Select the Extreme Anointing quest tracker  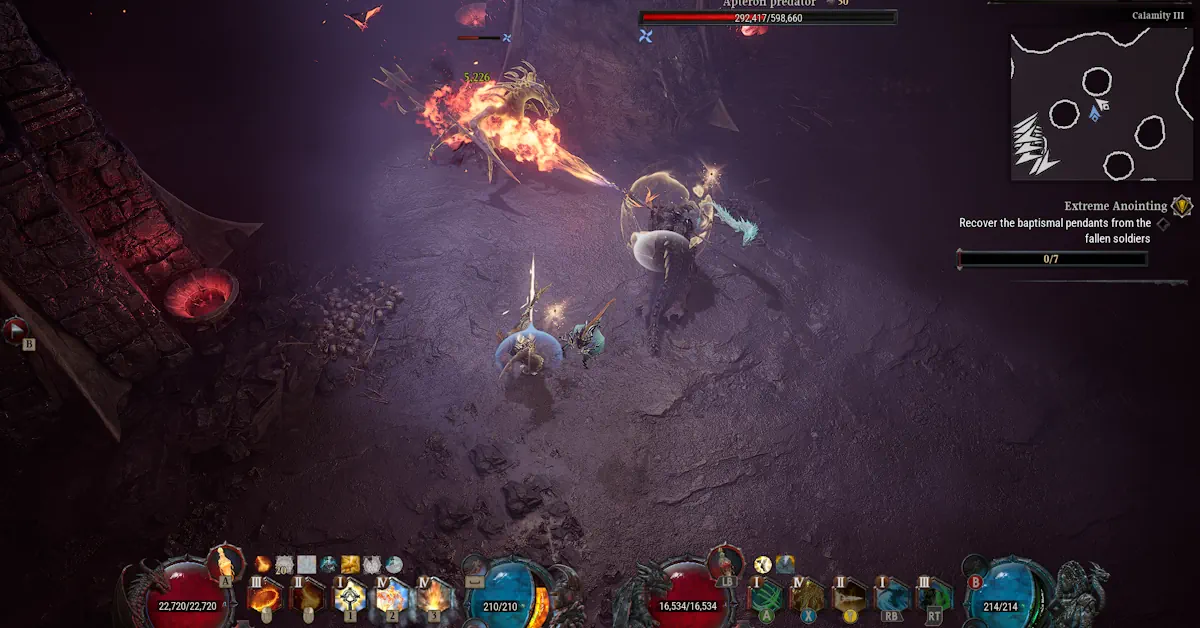pyautogui.click(x=1115, y=206)
